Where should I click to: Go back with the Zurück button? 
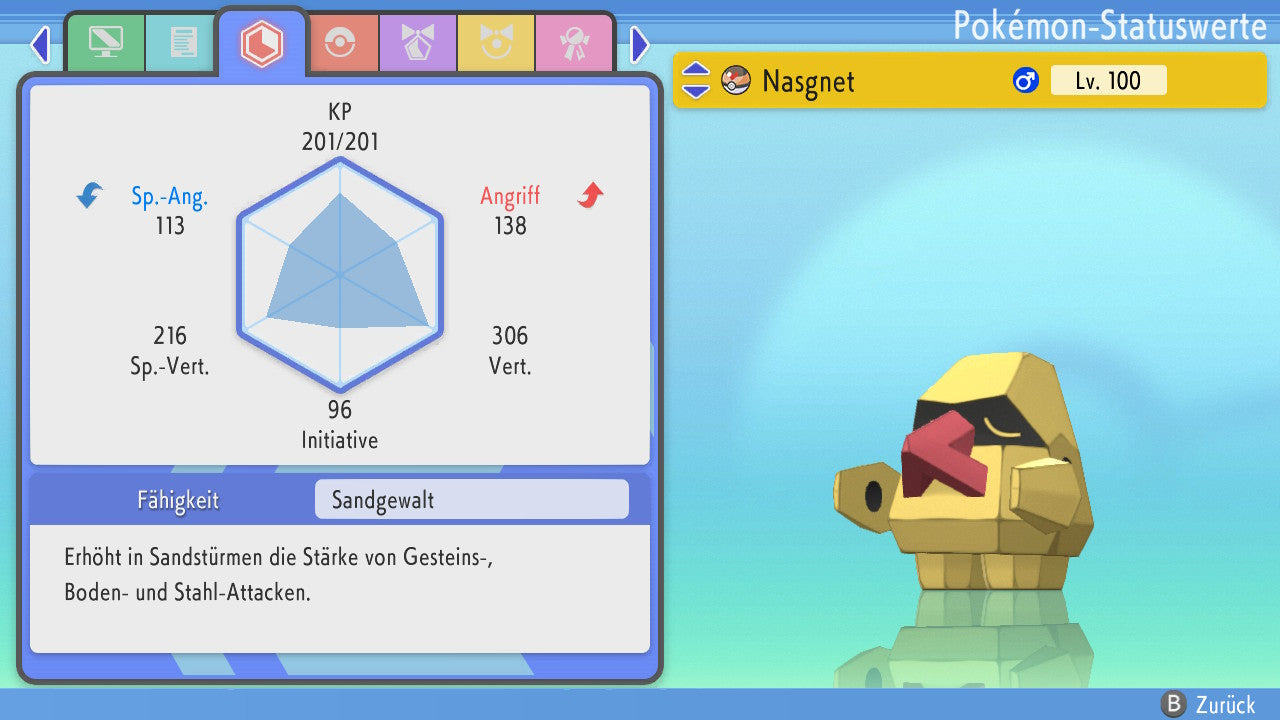(1208, 705)
